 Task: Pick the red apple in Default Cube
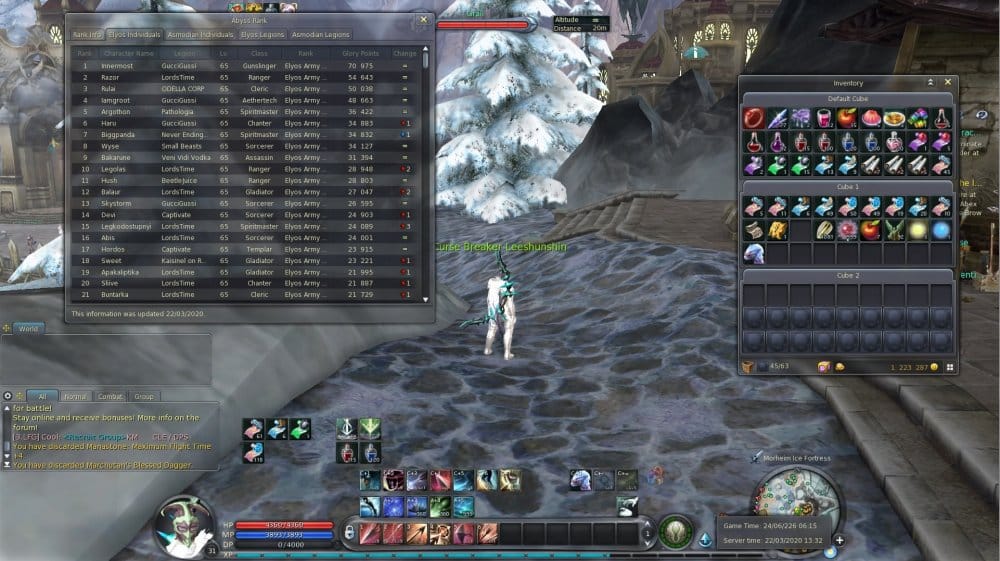[845, 118]
